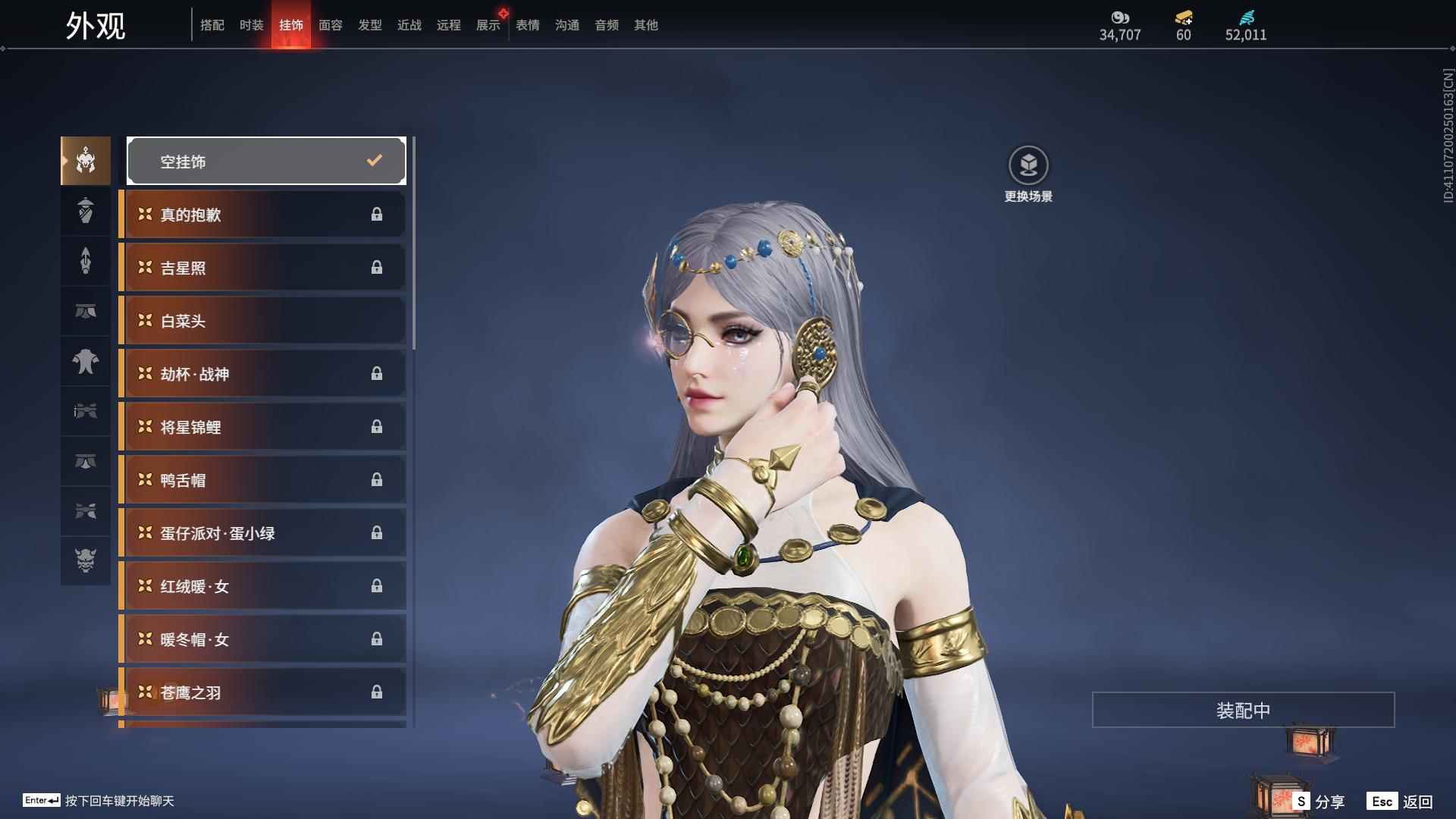Choose the 鸭舌帽 accessory

(x=263, y=480)
